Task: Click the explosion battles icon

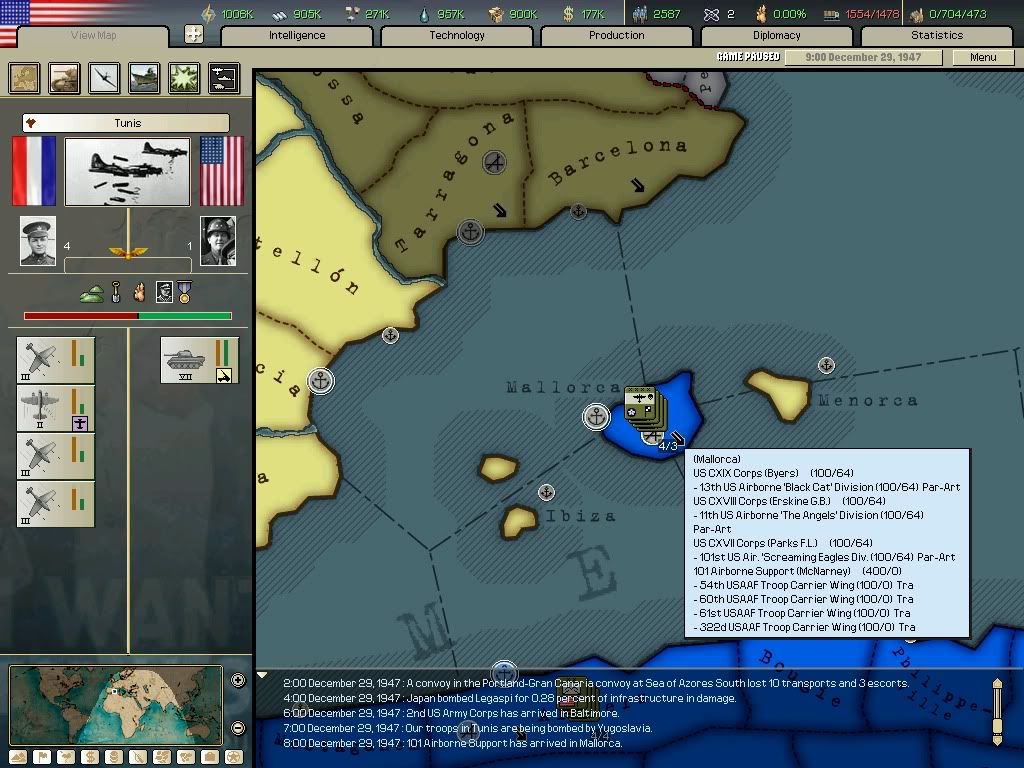Action: 184,77
